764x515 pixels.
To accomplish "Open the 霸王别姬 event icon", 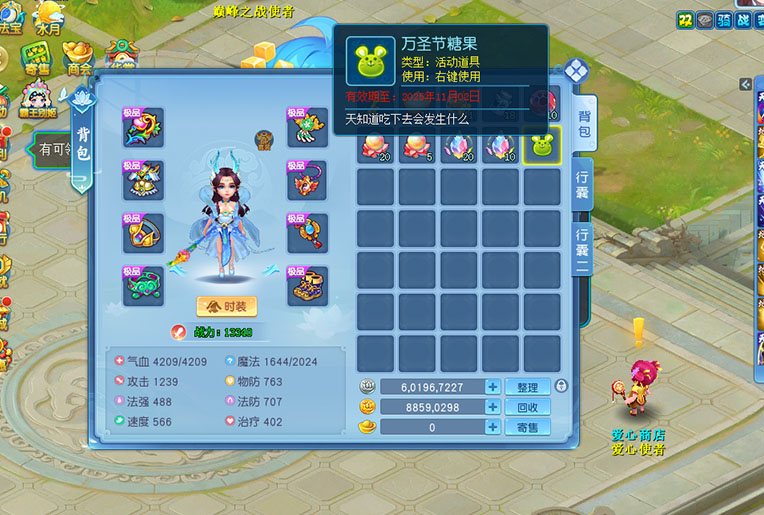I will pos(38,101).
